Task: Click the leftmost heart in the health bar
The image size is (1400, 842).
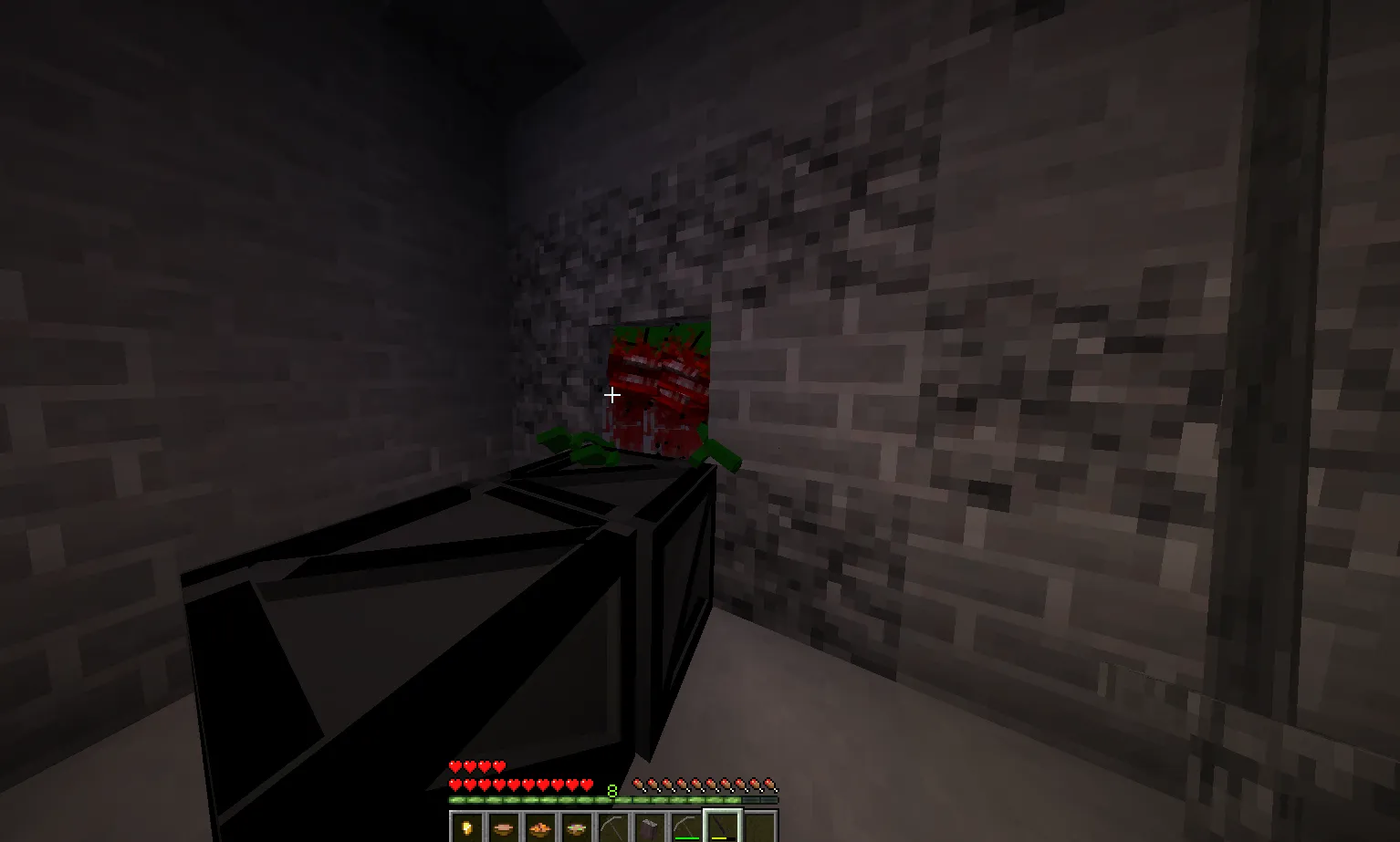Action: click(x=454, y=785)
